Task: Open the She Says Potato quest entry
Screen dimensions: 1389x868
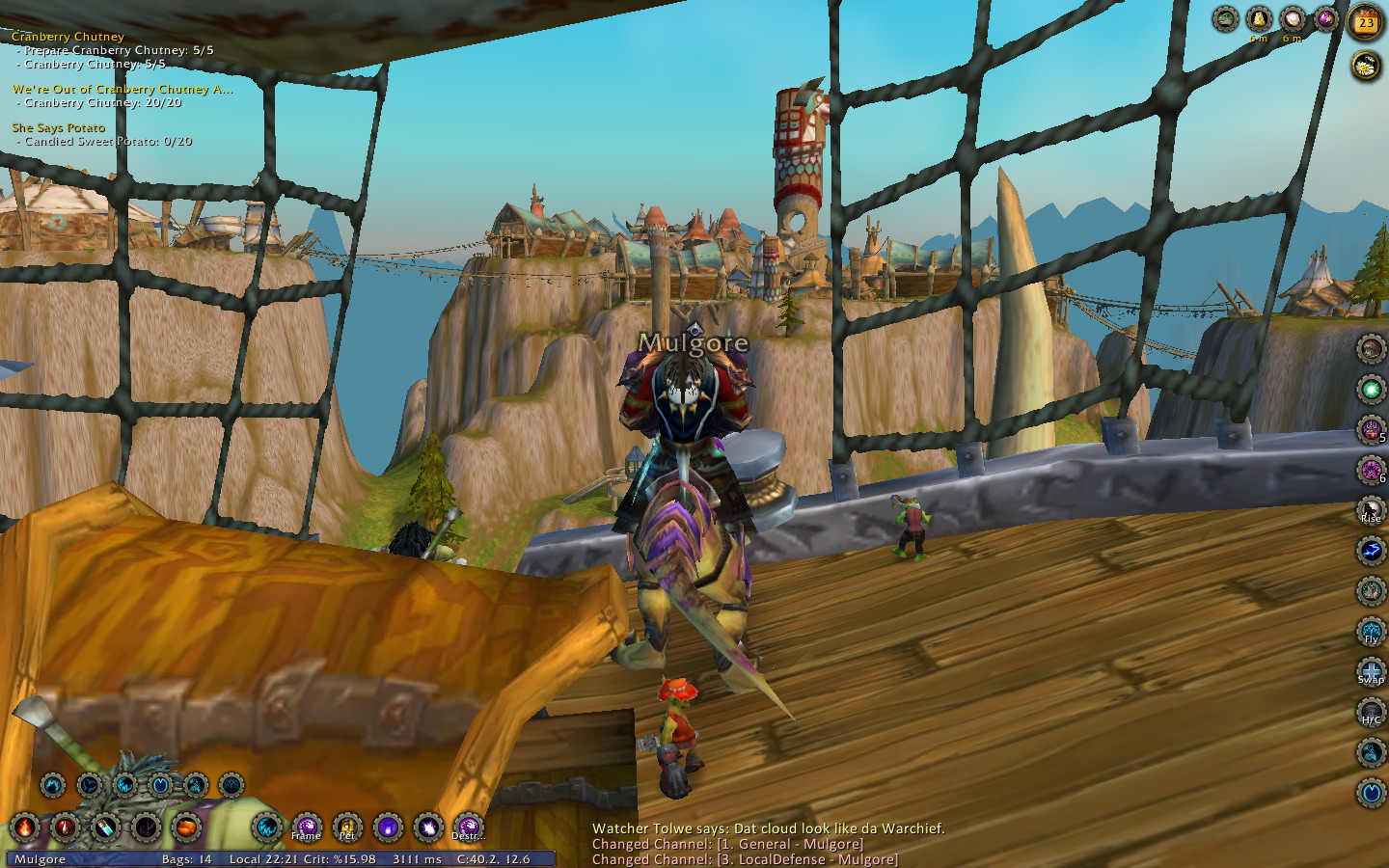Action: (58, 127)
